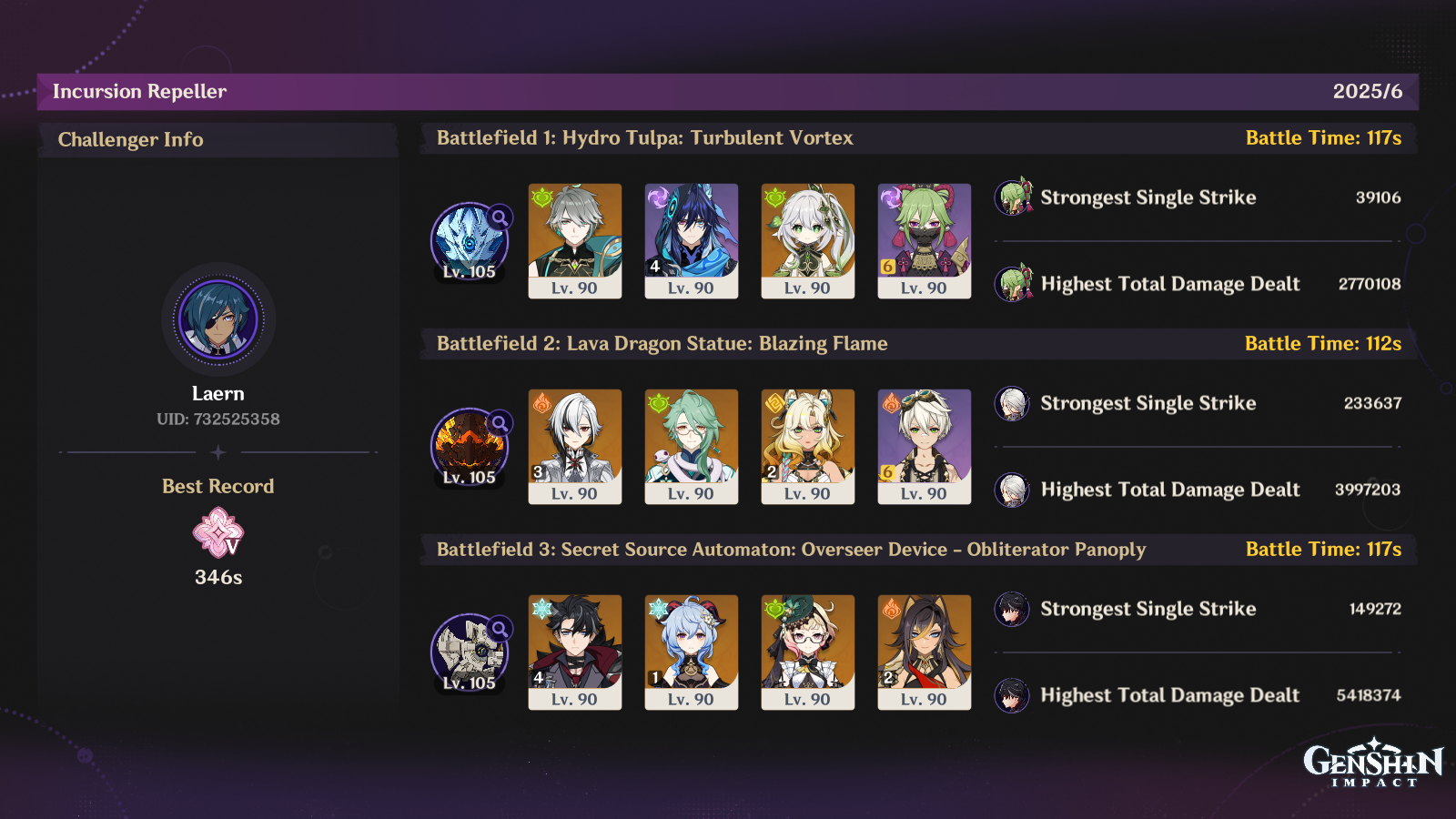Image resolution: width=1456 pixels, height=819 pixels.
Task: Zoom into the Lava Dragon Statue preview
Action: [468, 445]
